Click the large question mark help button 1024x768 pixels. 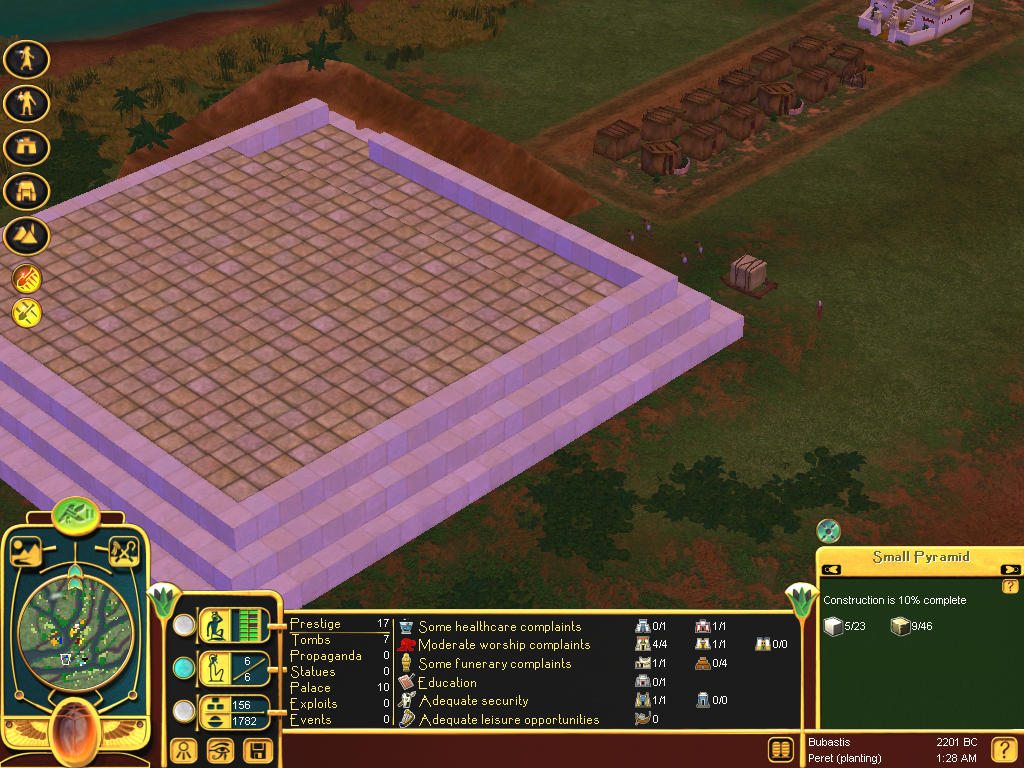[1004, 750]
